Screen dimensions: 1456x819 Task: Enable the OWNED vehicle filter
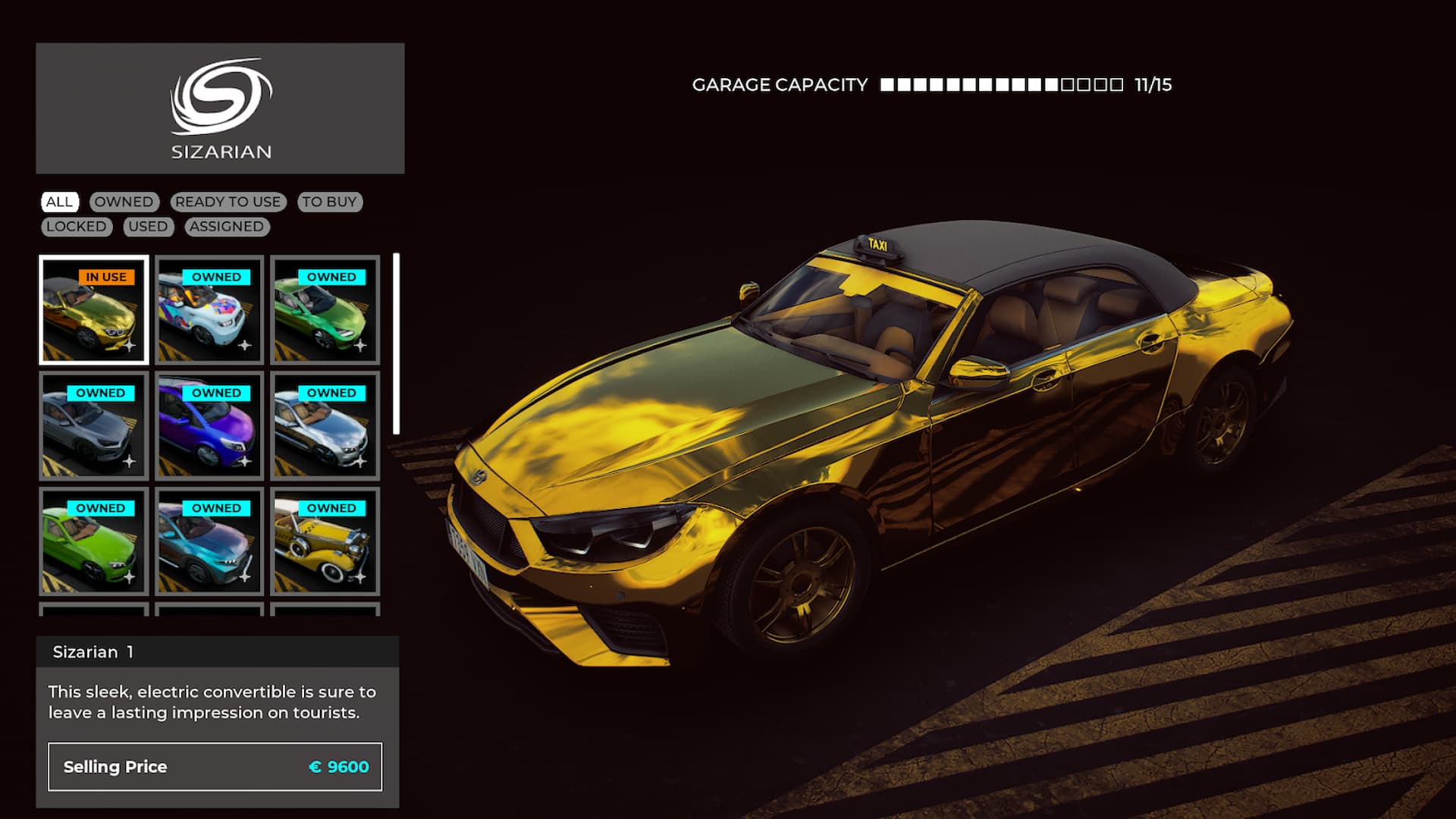tap(124, 202)
